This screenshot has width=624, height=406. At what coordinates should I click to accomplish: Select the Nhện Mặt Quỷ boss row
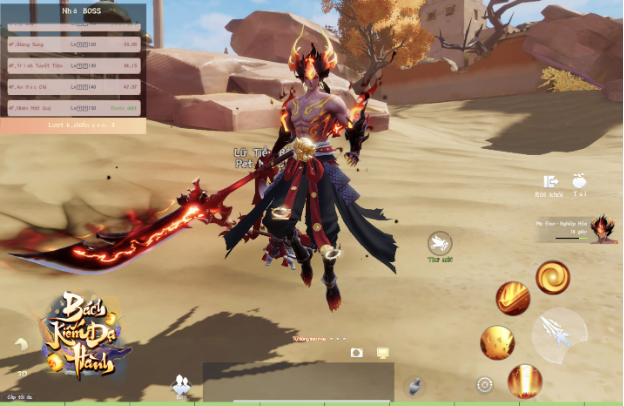73,107
